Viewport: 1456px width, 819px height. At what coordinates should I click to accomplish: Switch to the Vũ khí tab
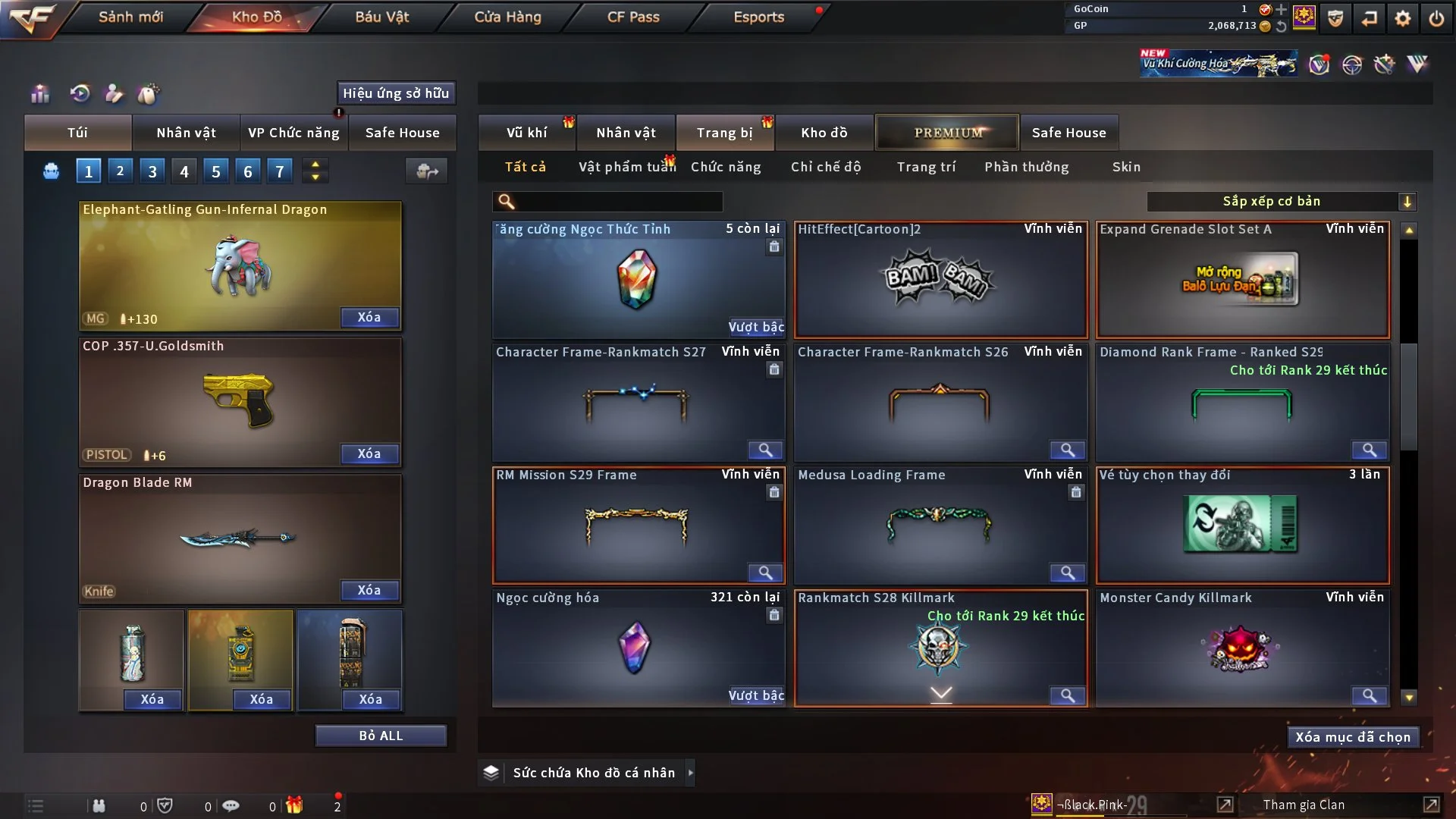click(x=526, y=133)
